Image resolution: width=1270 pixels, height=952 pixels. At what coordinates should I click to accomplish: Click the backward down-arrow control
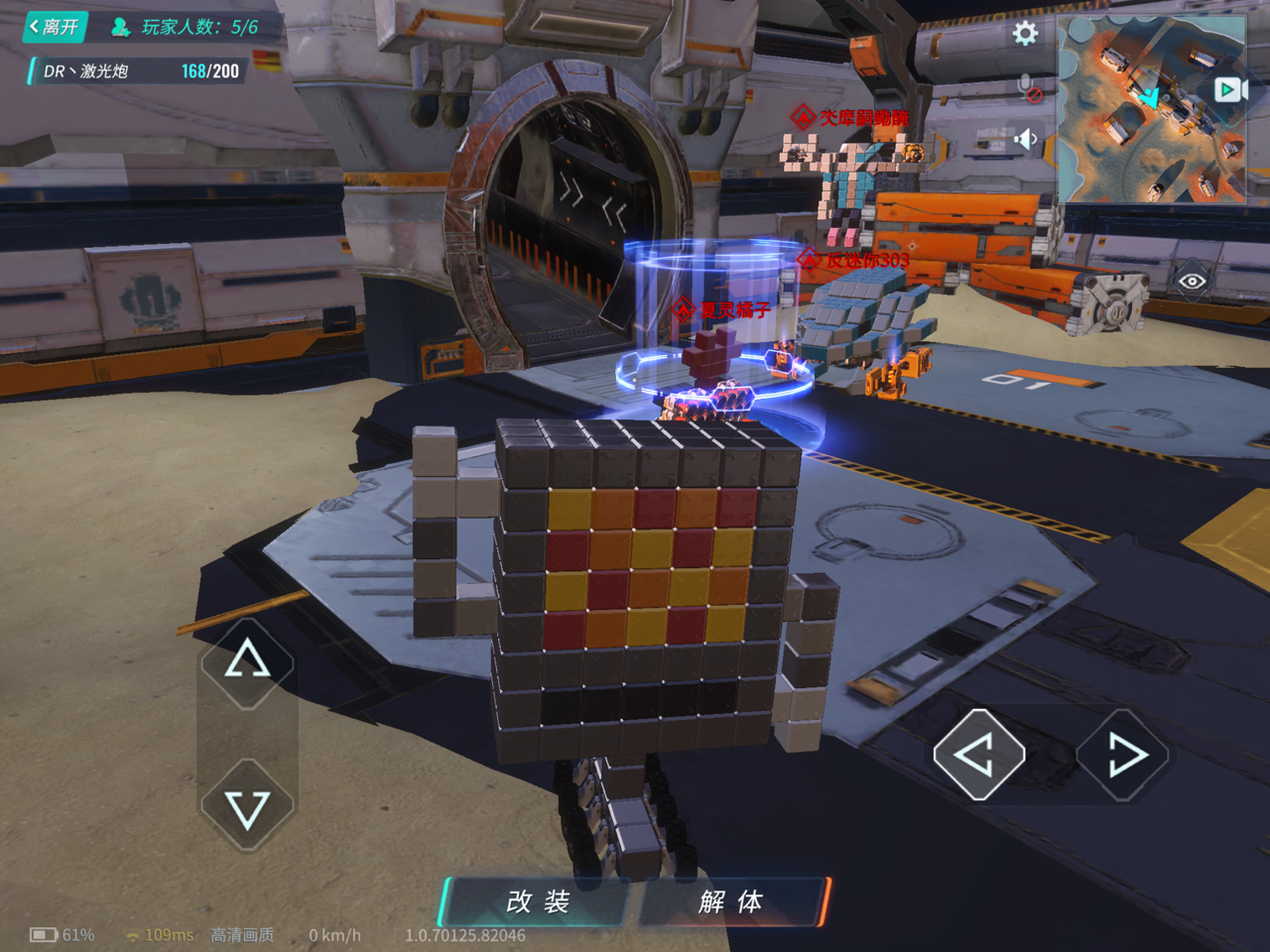tap(247, 805)
